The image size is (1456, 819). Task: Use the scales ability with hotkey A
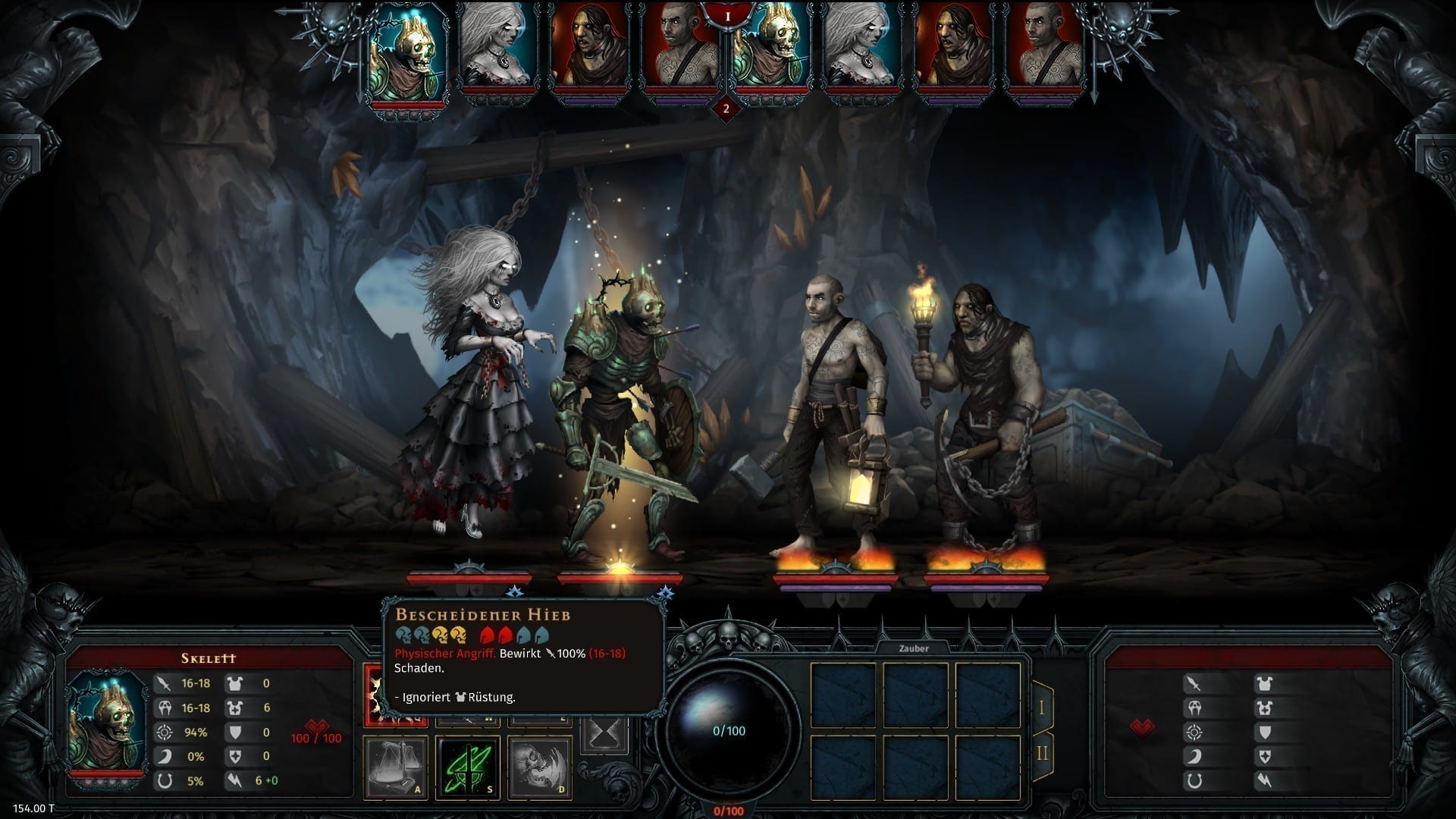point(396,766)
